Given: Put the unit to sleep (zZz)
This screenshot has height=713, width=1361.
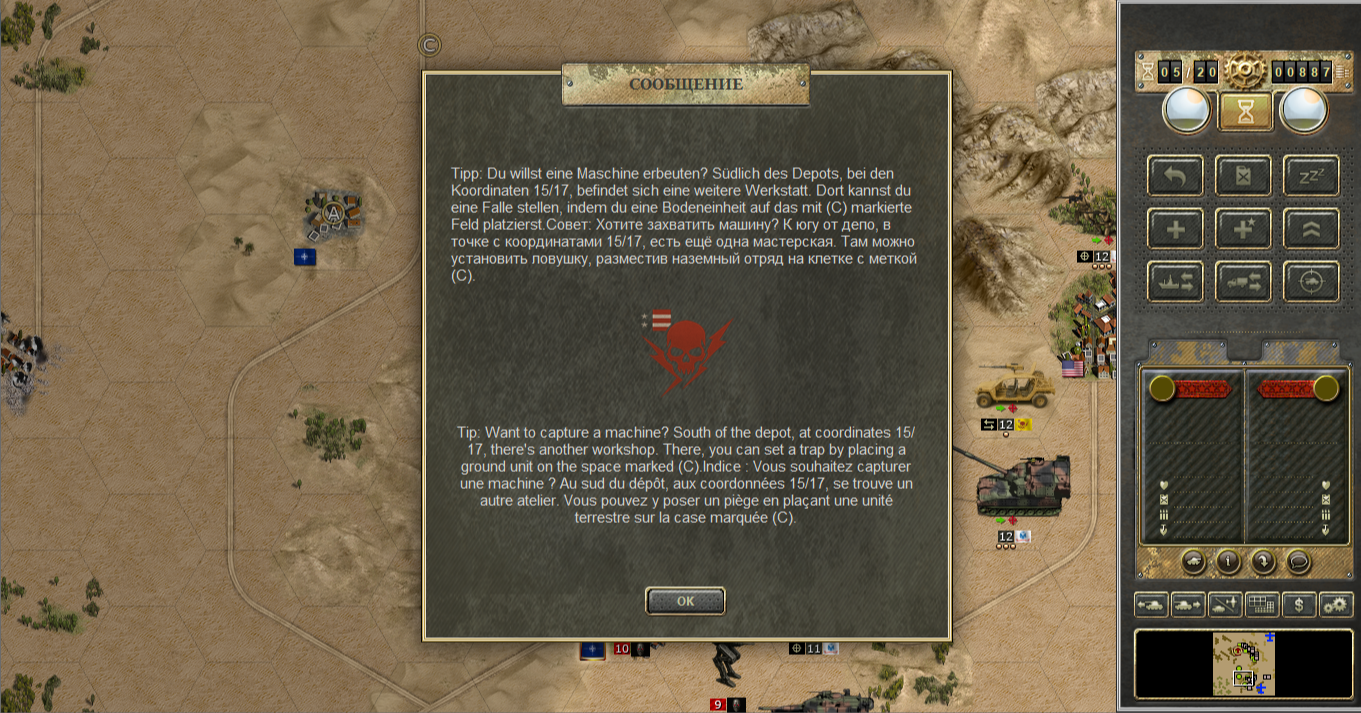Looking at the screenshot, I should [1311, 176].
